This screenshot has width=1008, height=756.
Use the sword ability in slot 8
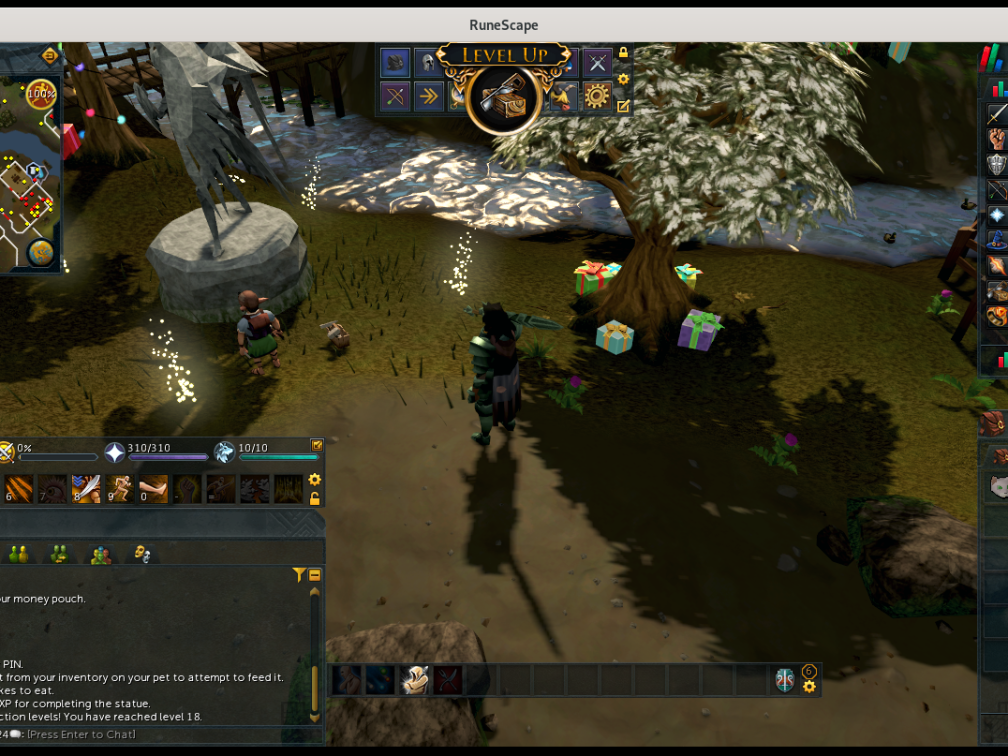click(x=86, y=488)
